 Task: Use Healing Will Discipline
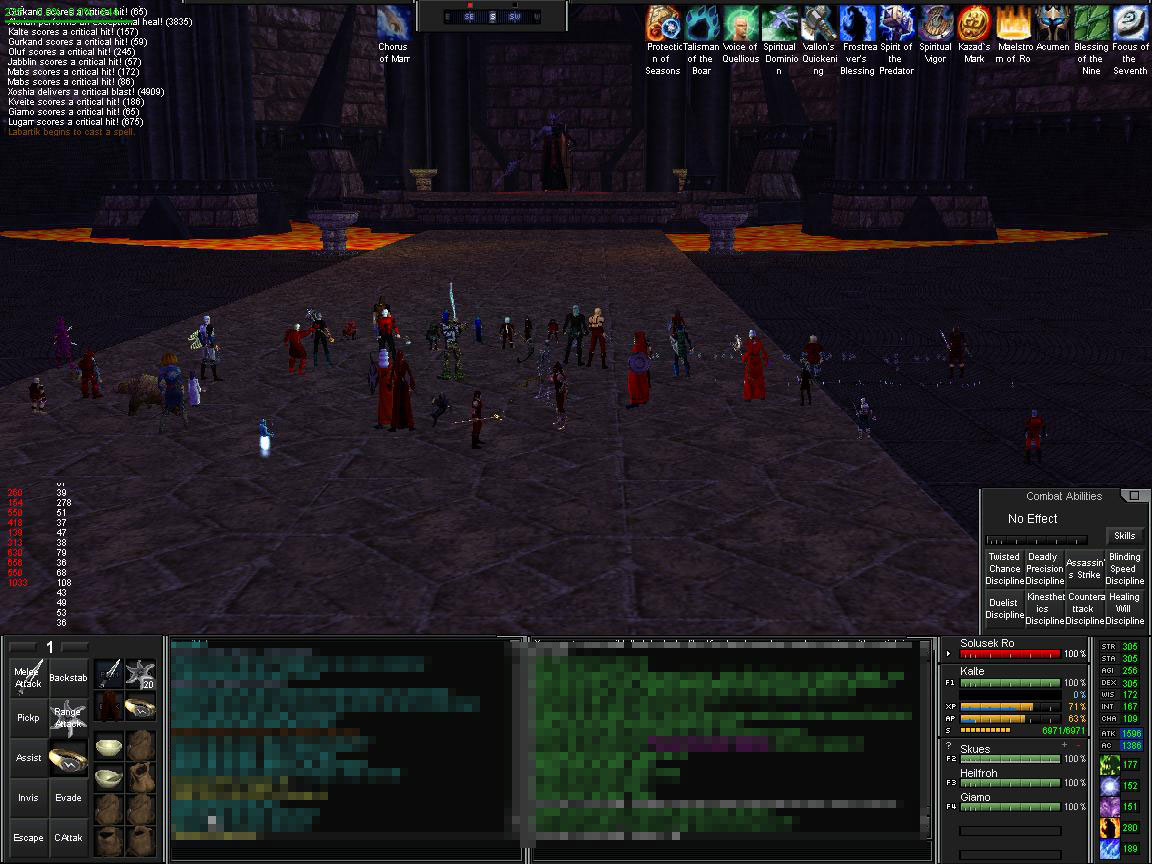click(x=1124, y=608)
